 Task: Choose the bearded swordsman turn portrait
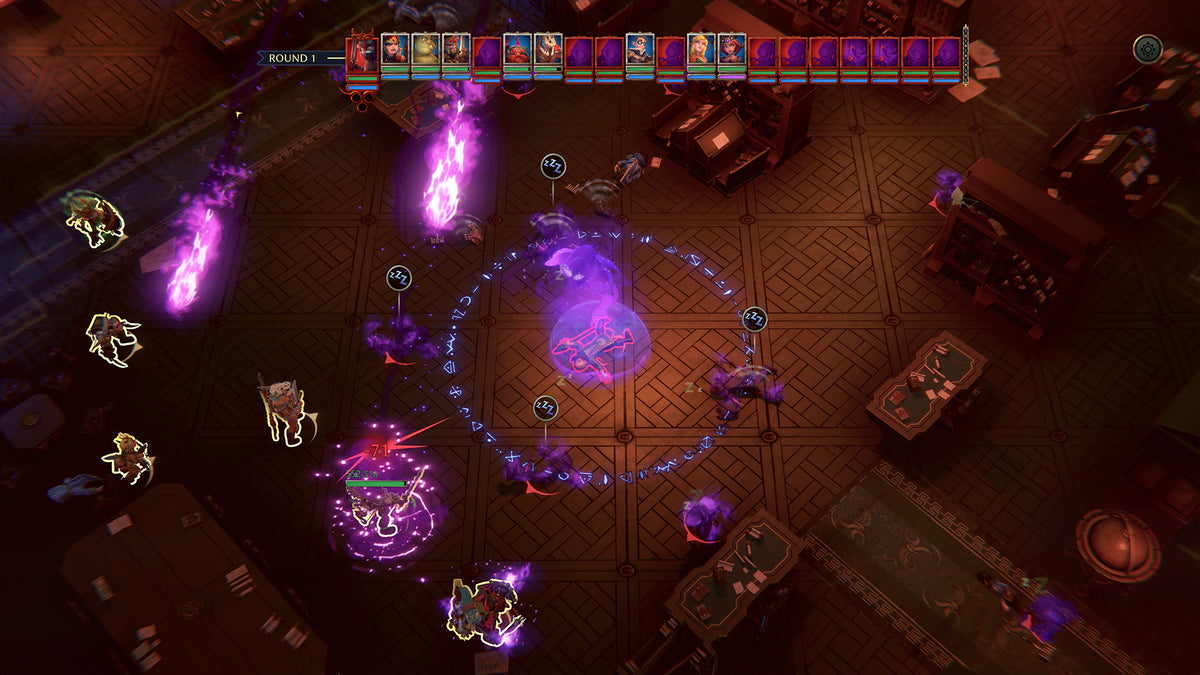point(456,49)
